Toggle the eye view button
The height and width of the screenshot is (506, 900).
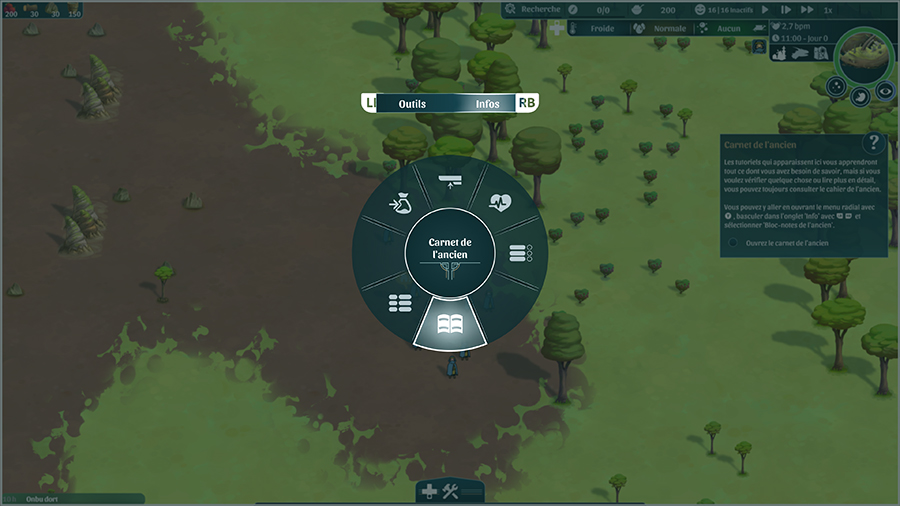pos(885,90)
